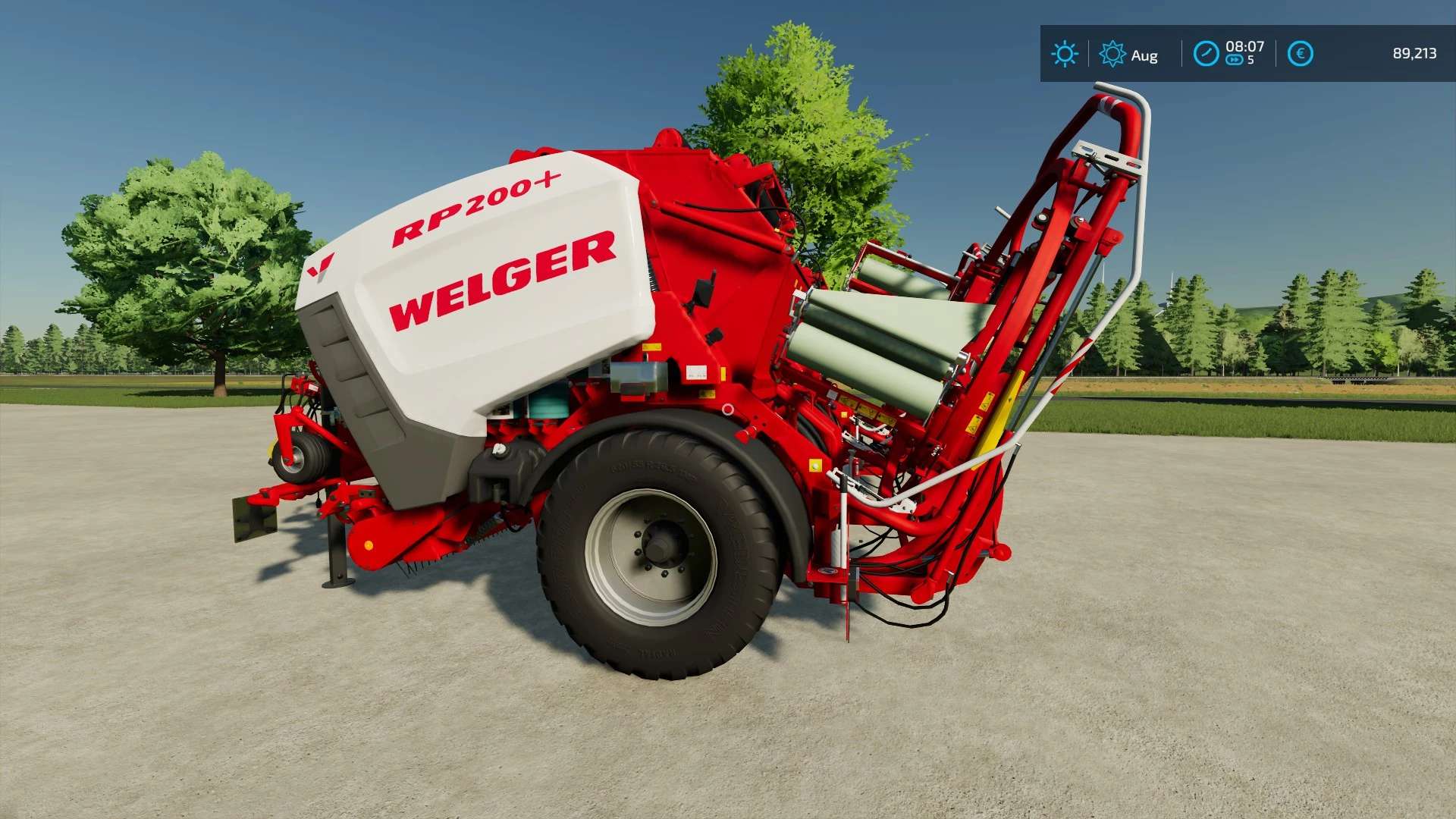Image resolution: width=1456 pixels, height=819 pixels.
Task: Click the sunny weather icon
Action: (1065, 54)
